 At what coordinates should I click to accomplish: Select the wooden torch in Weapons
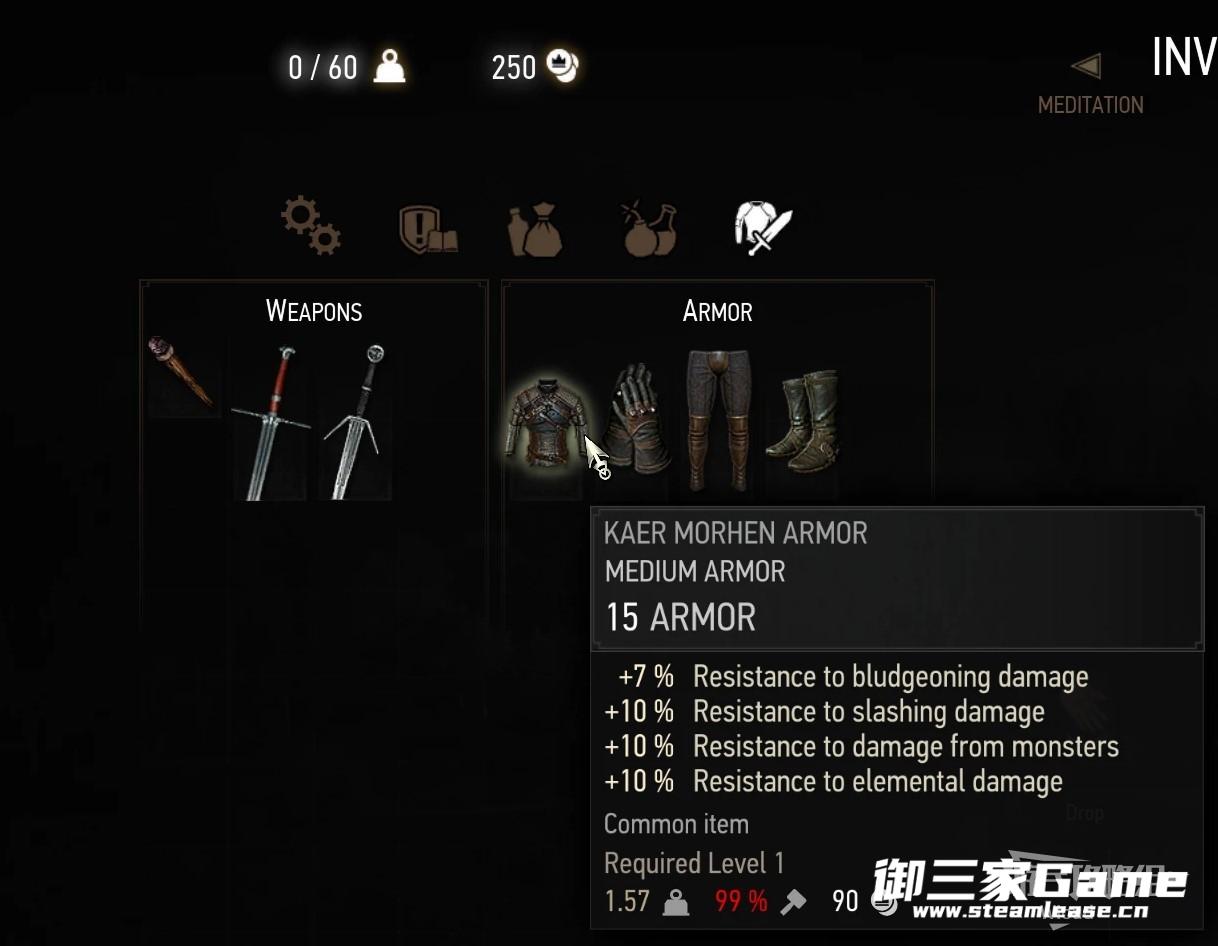180,372
